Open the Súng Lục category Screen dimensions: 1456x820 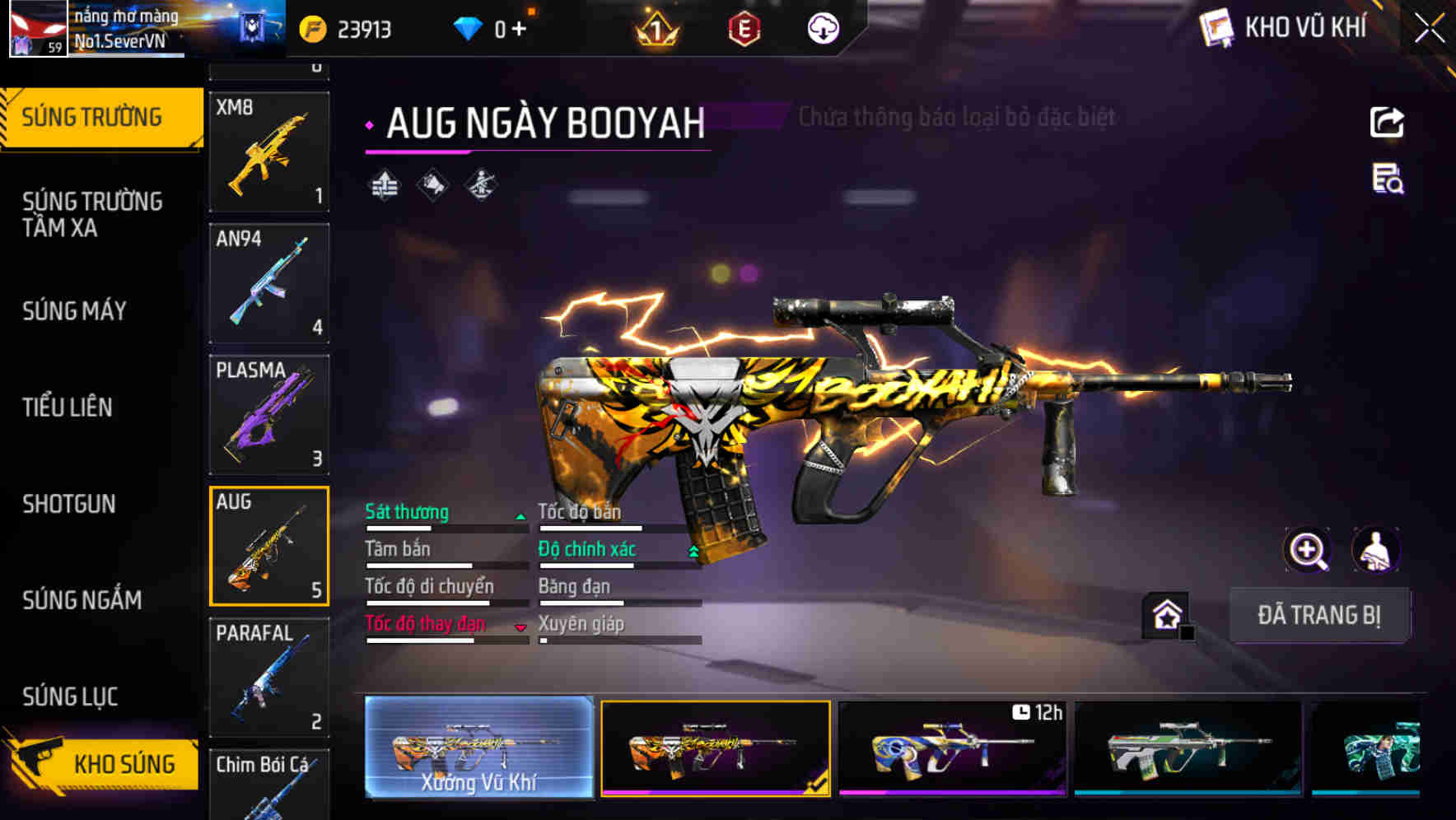[x=70, y=696]
